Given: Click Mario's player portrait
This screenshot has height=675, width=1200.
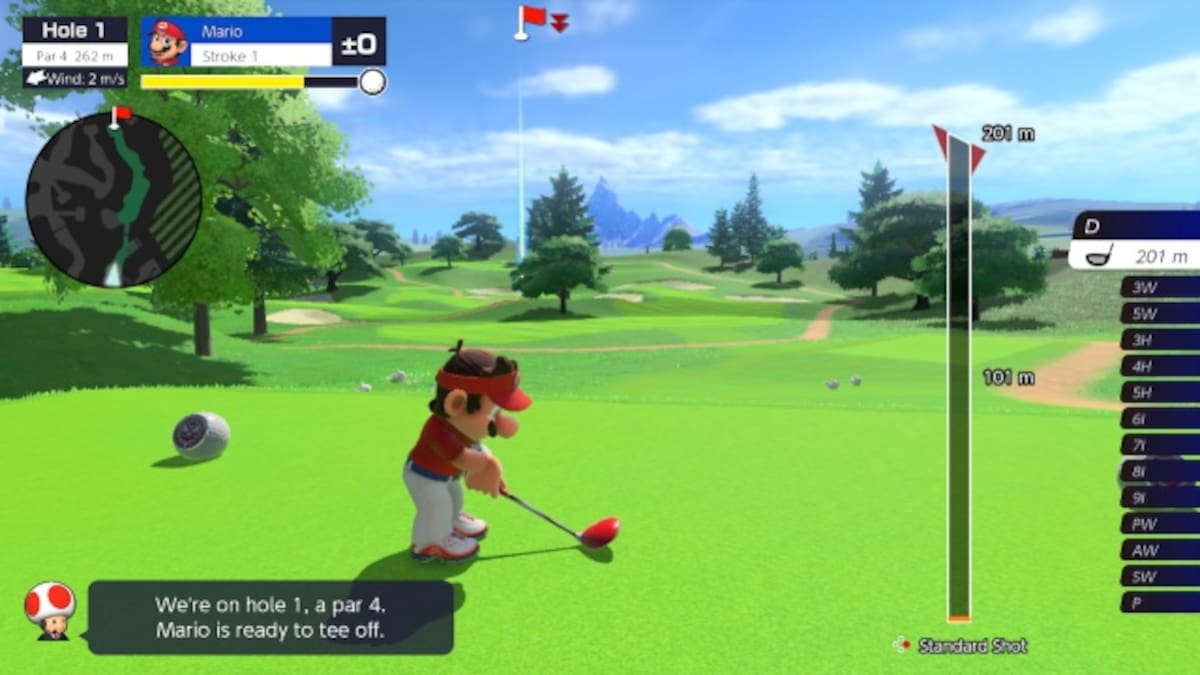Looking at the screenshot, I should (167, 42).
